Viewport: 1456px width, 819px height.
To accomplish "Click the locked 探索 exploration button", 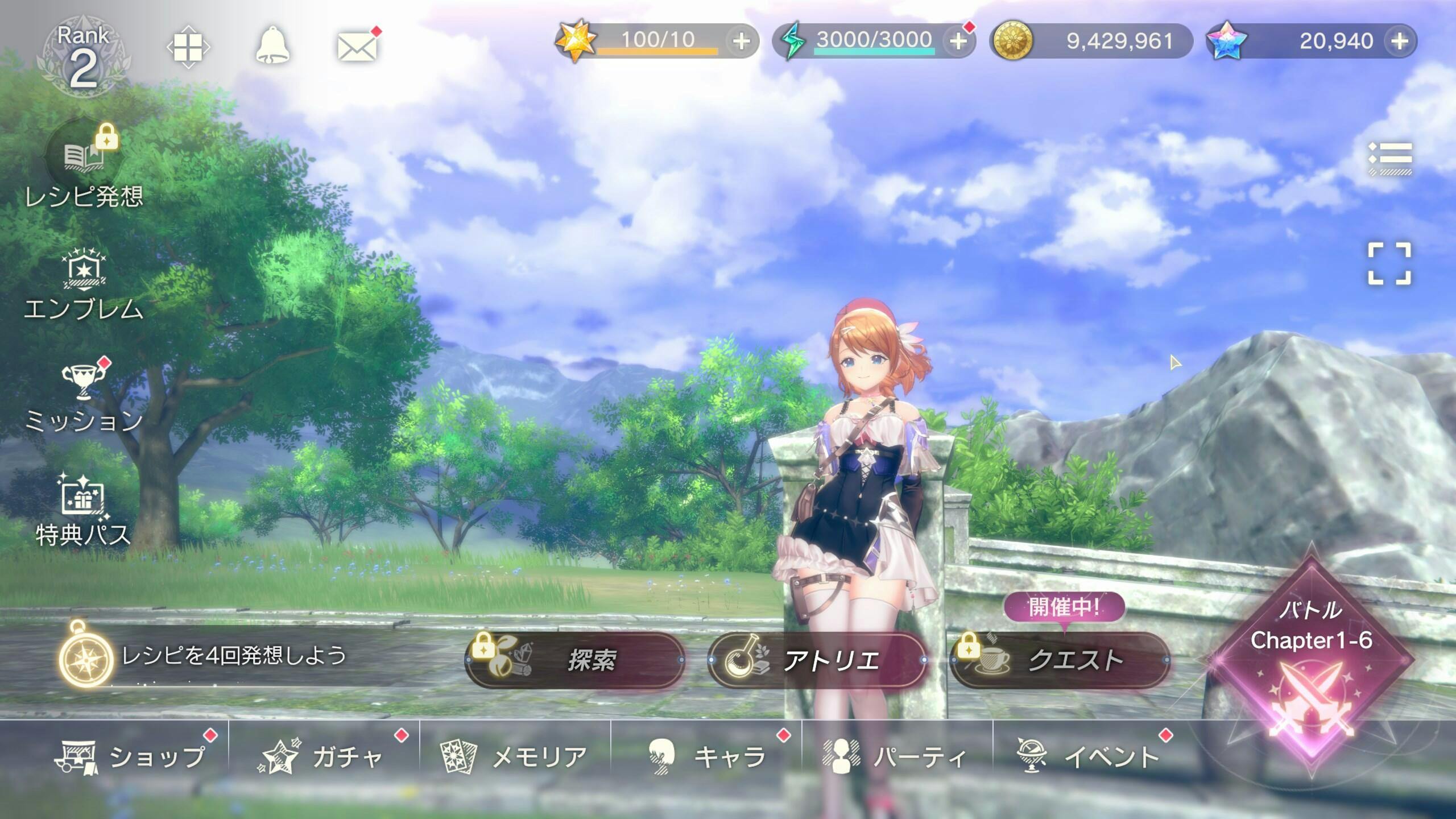I will 575,660.
